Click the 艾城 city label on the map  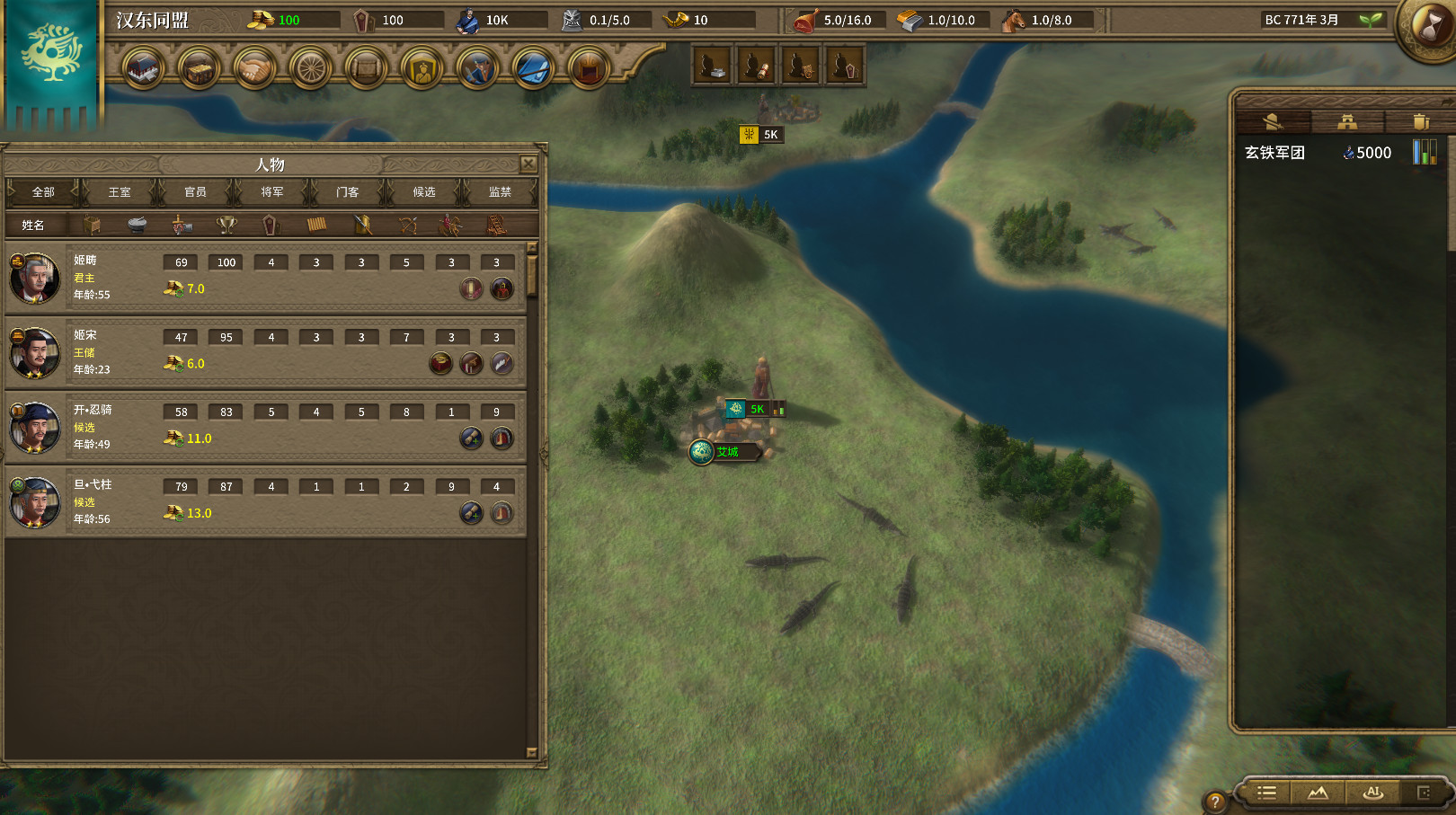tap(727, 453)
